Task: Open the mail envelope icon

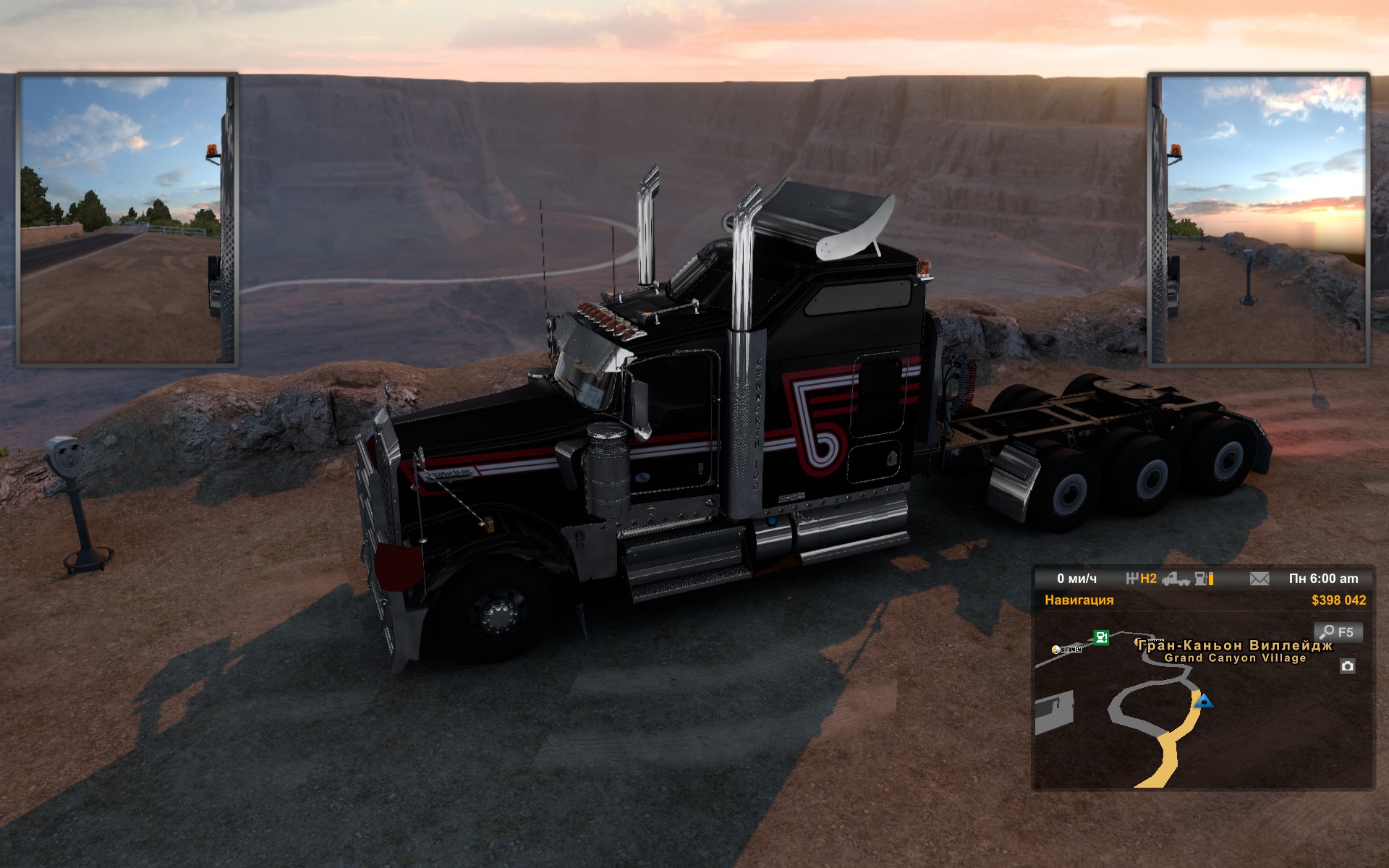Action: click(1260, 579)
